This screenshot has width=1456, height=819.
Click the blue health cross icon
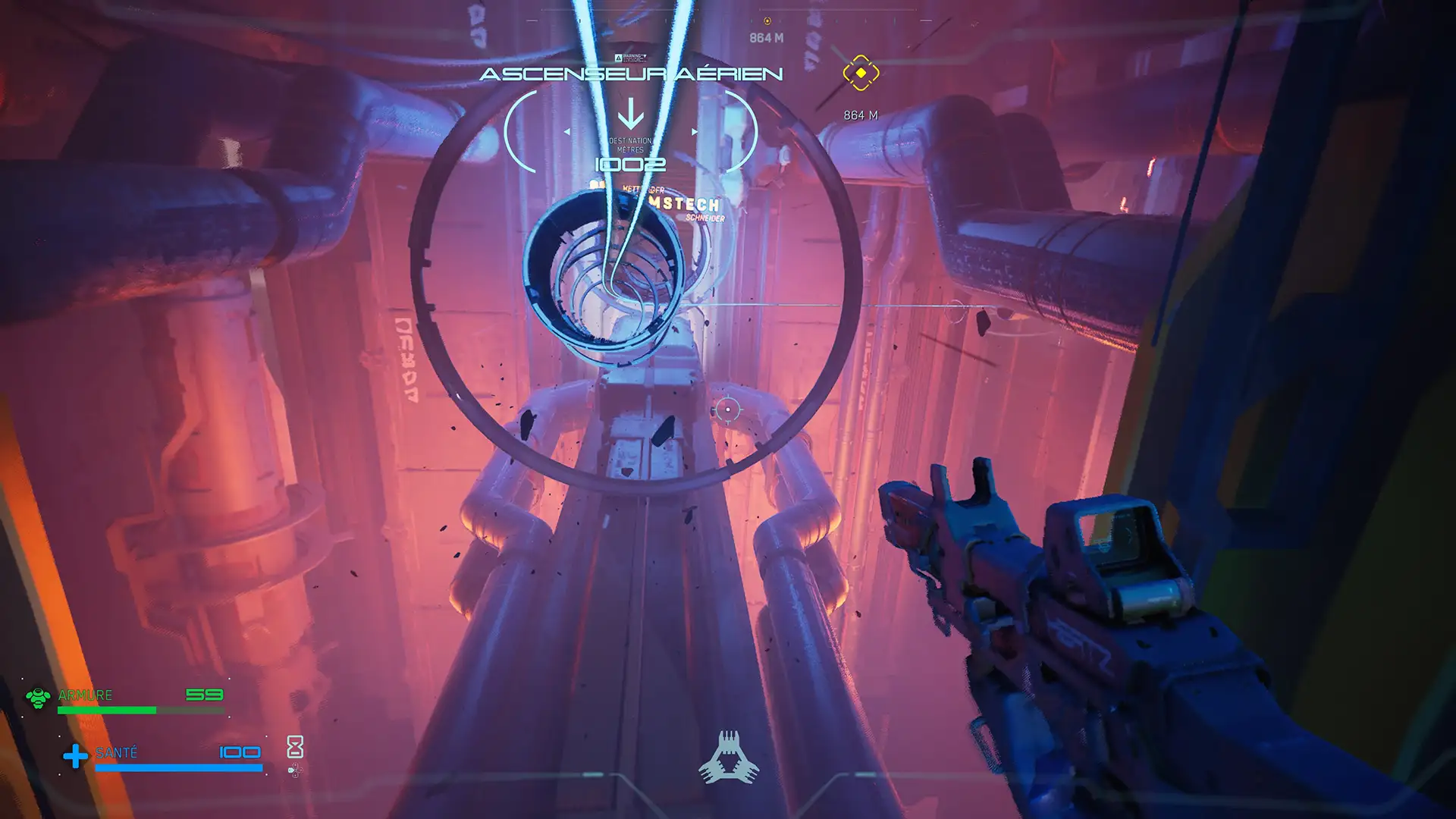(75, 756)
